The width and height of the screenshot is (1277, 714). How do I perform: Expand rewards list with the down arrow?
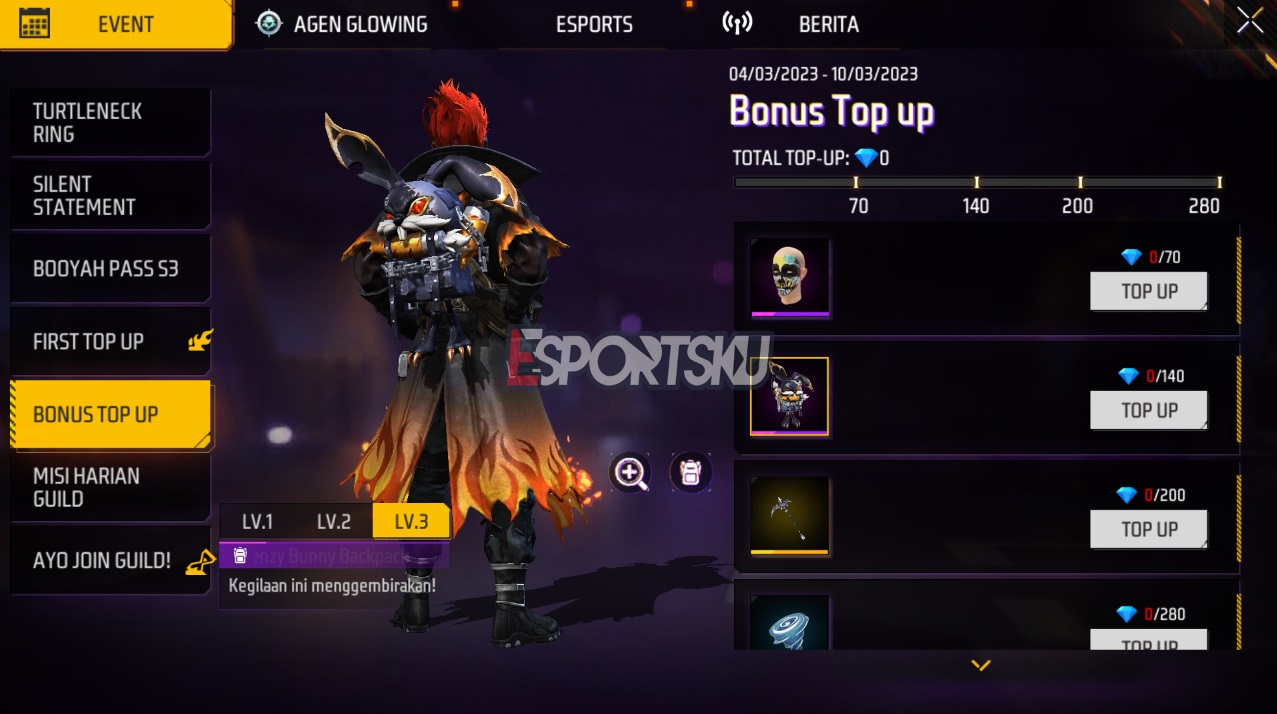click(981, 665)
